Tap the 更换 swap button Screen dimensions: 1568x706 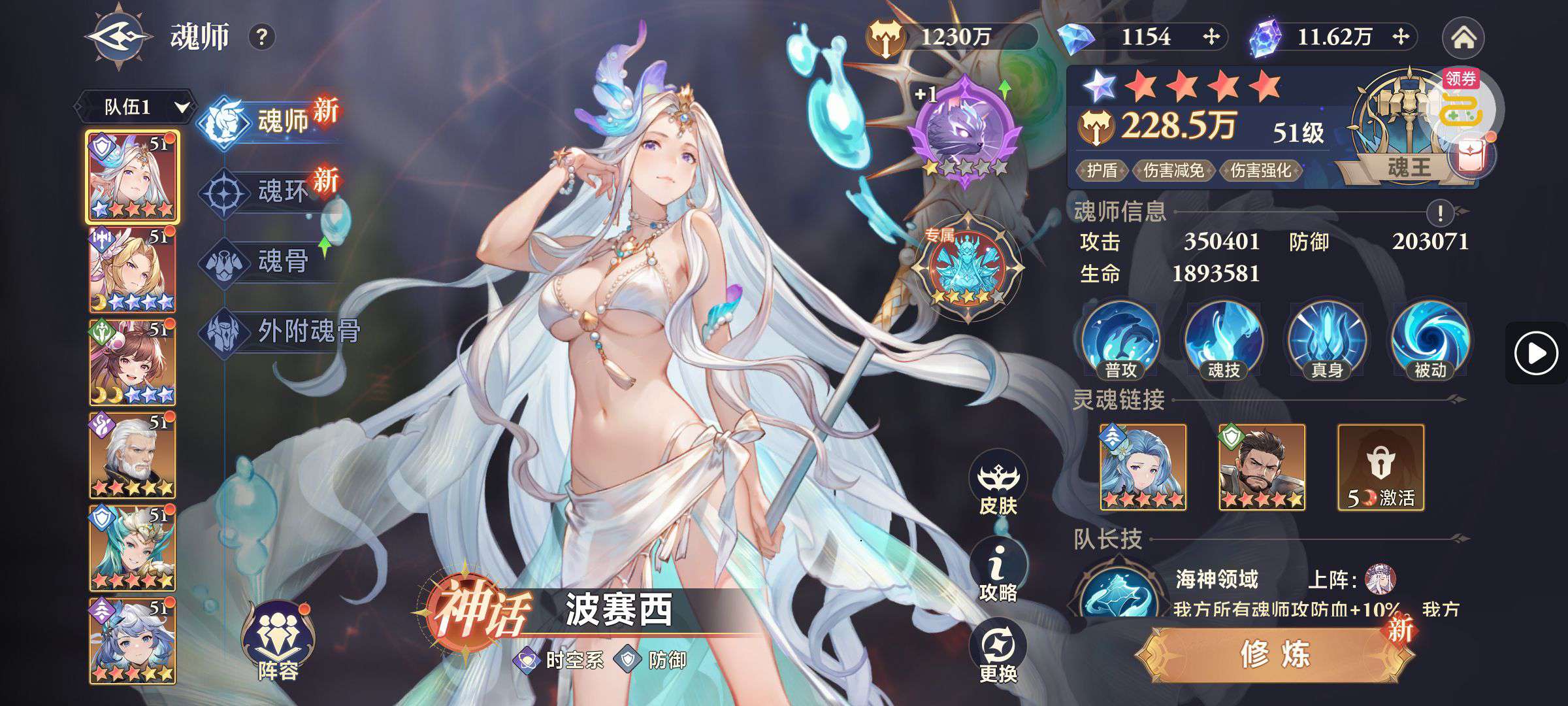click(998, 654)
